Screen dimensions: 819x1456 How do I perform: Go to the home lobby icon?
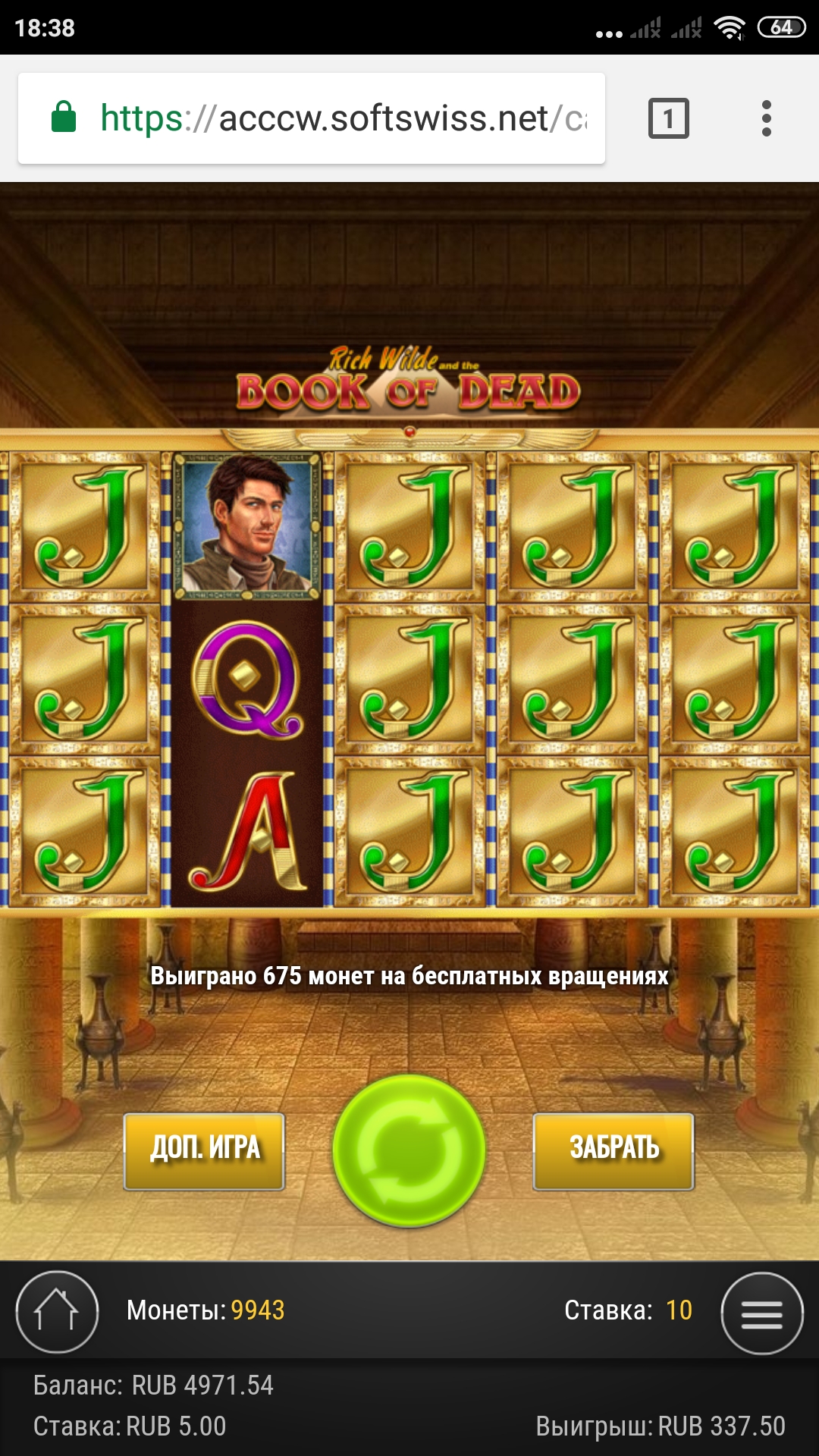[57, 1311]
